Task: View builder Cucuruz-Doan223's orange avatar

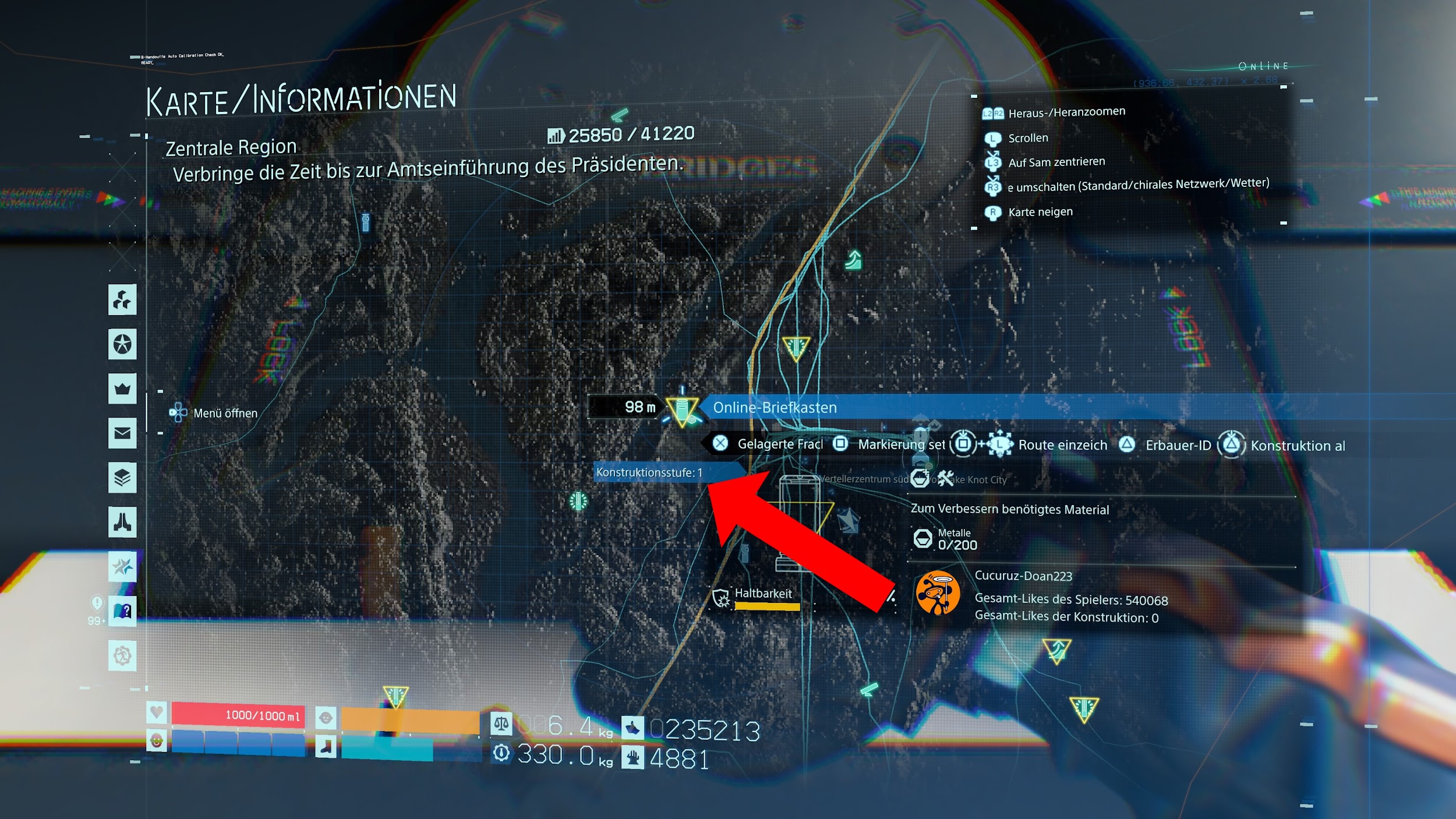Action: pos(937,594)
